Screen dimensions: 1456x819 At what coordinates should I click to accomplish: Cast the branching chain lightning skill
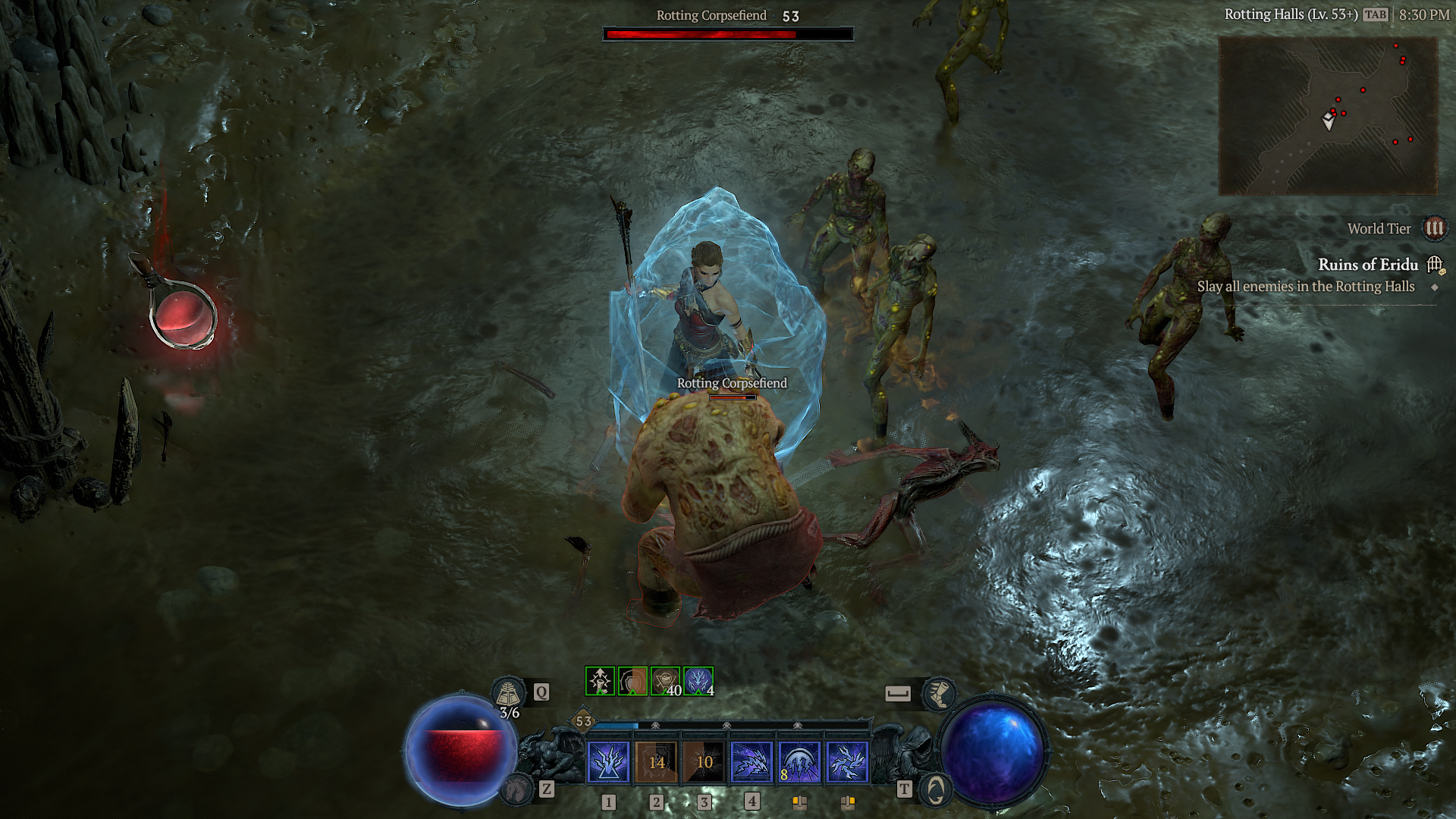click(x=847, y=761)
